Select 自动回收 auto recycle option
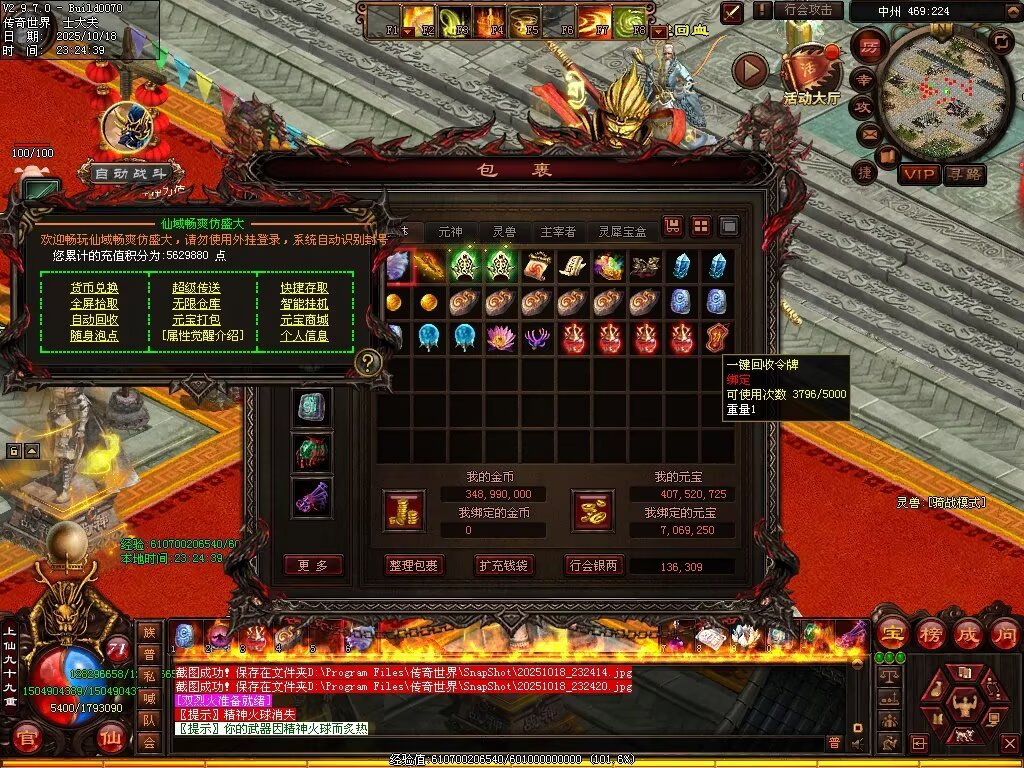1024x768 pixels. point(94,320)
